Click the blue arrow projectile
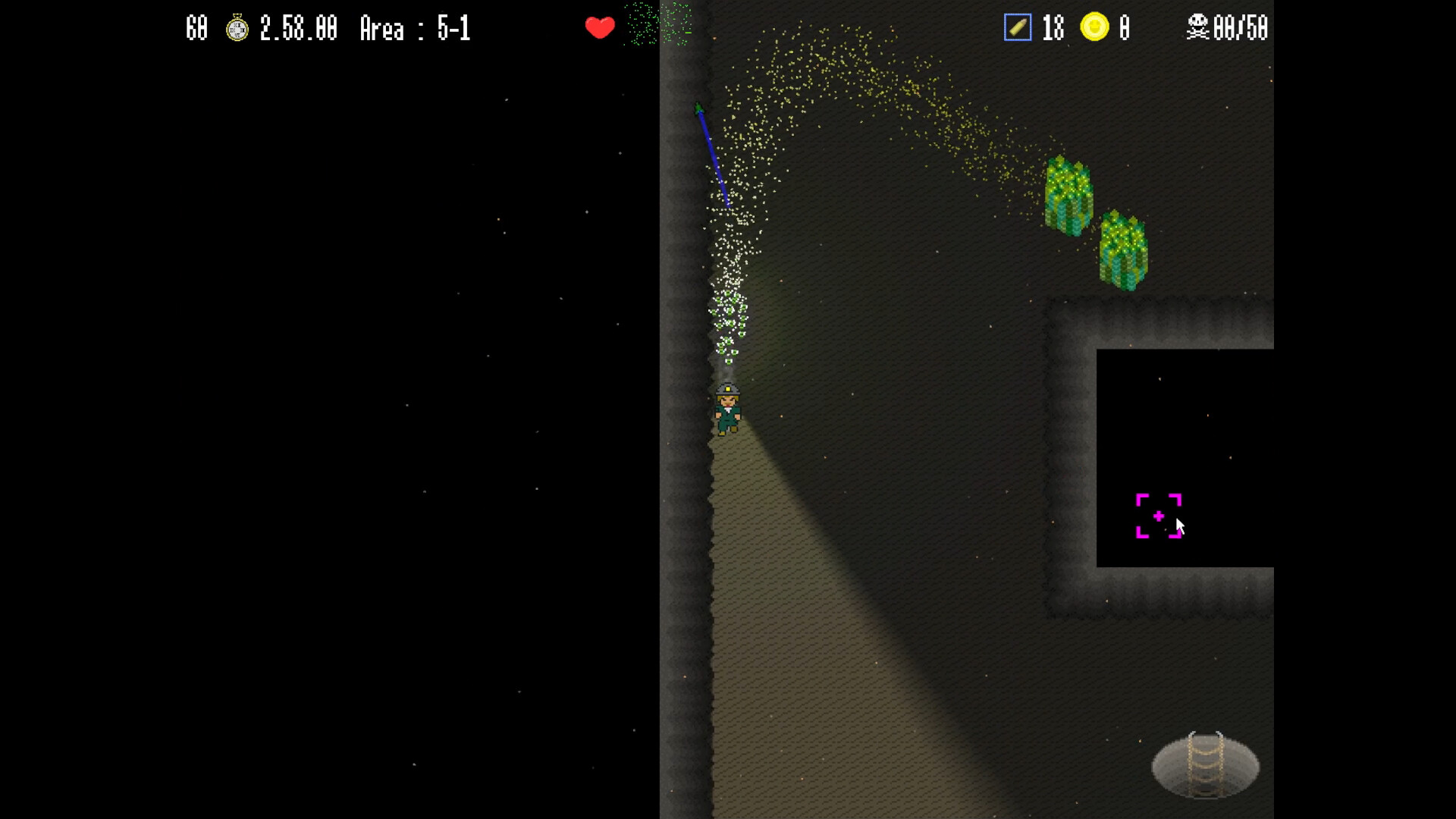 pyautogui.click(x=713, y=155)
